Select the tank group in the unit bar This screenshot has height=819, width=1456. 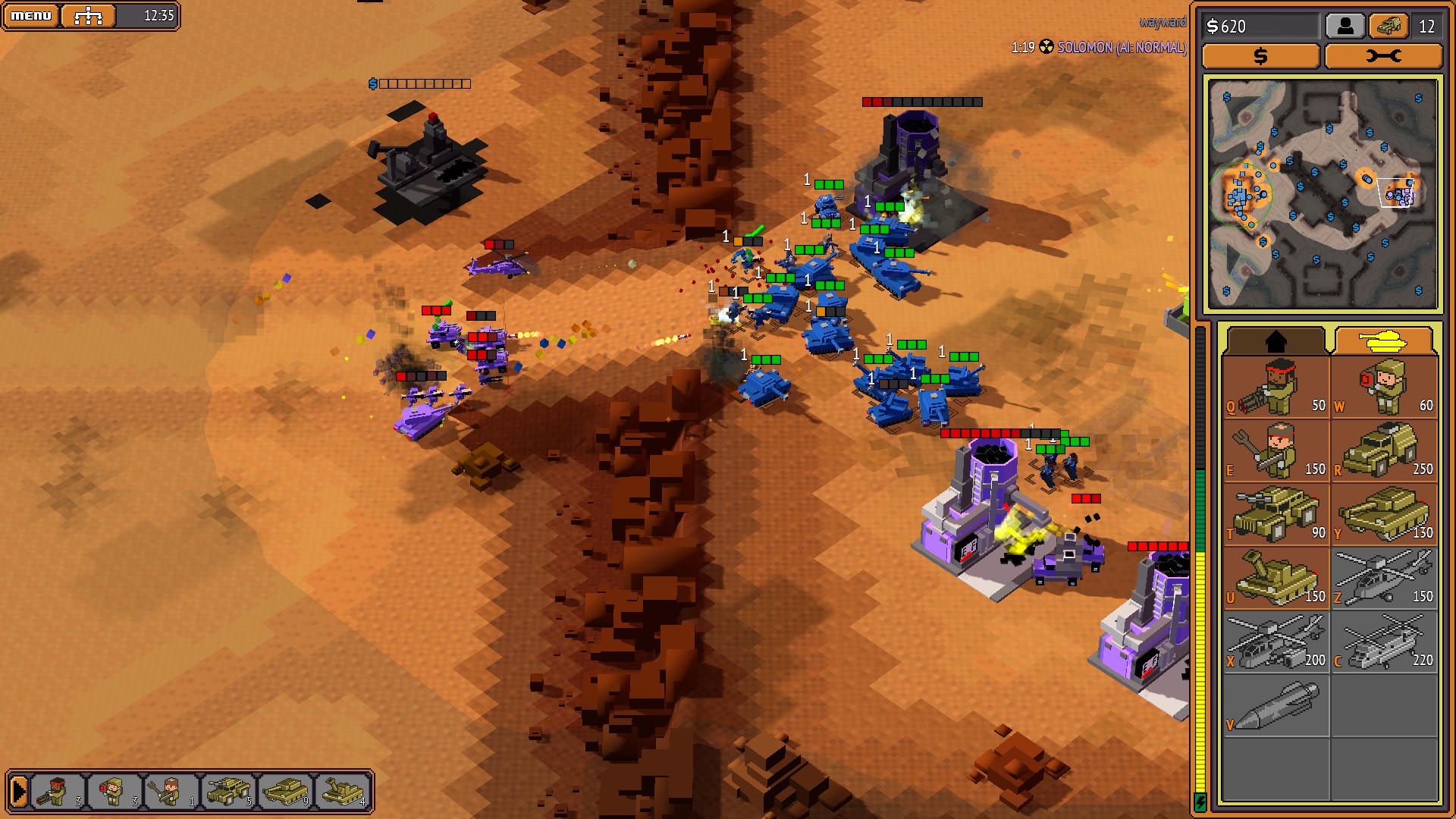286,792
